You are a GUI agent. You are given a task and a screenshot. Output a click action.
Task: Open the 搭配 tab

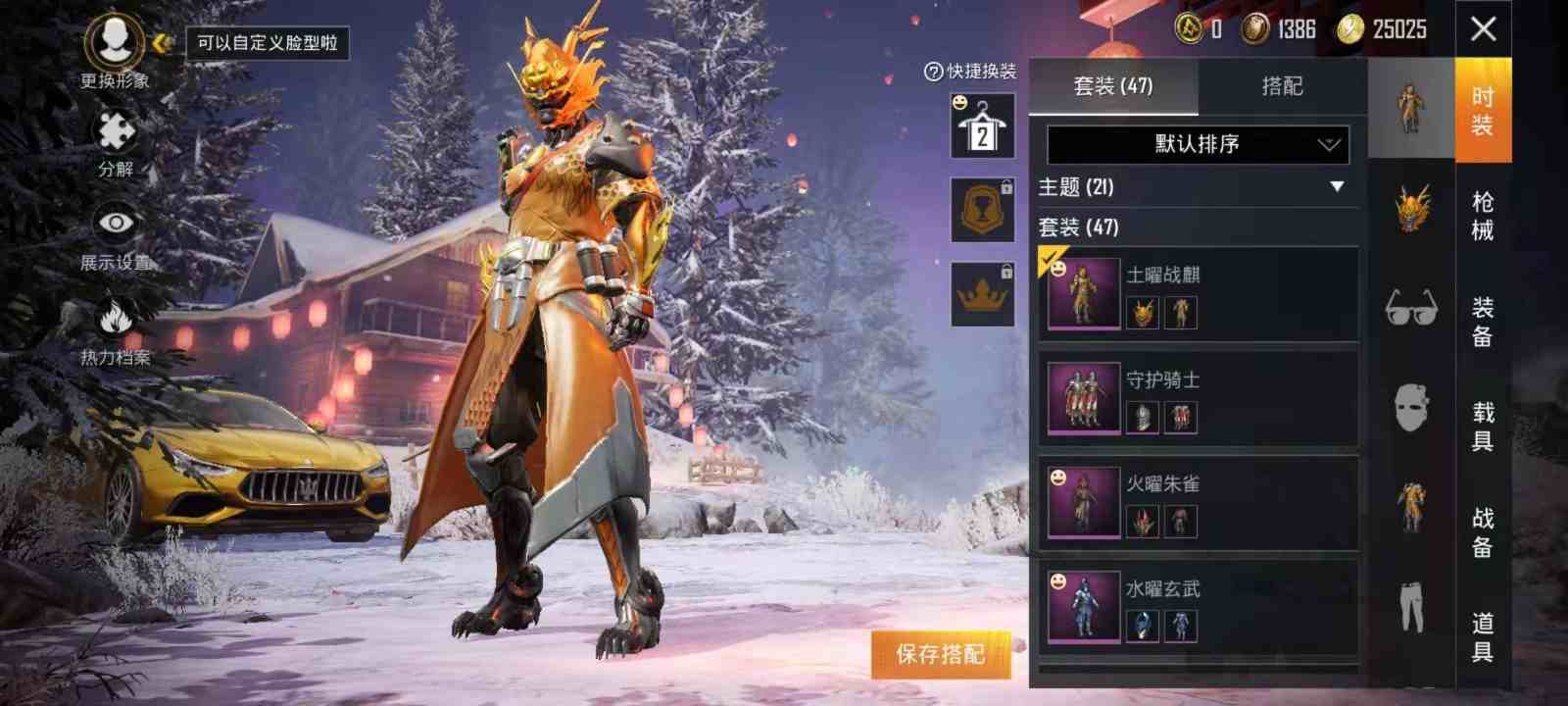click(1282, 86)
